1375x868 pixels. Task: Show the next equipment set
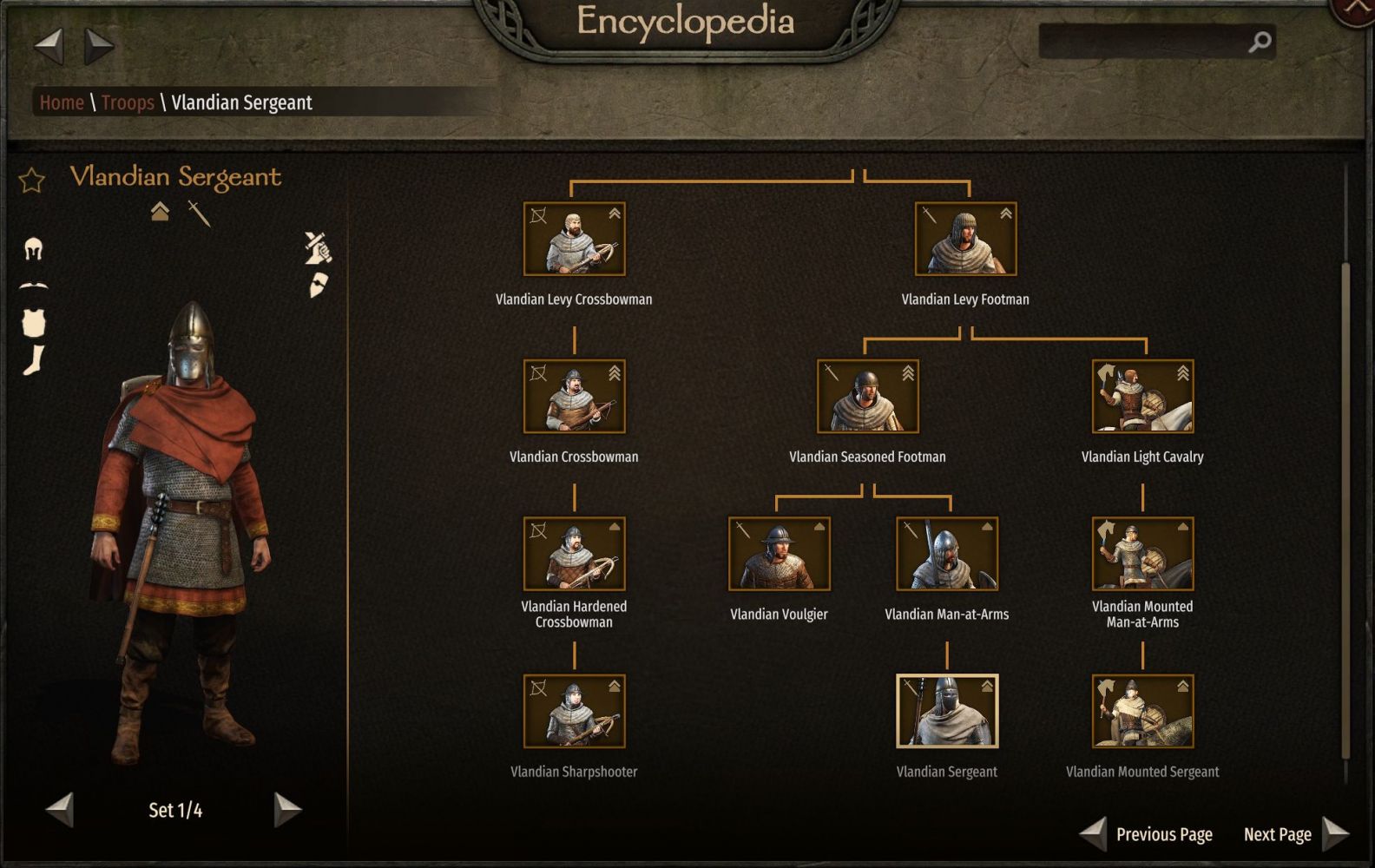point(286,809)
